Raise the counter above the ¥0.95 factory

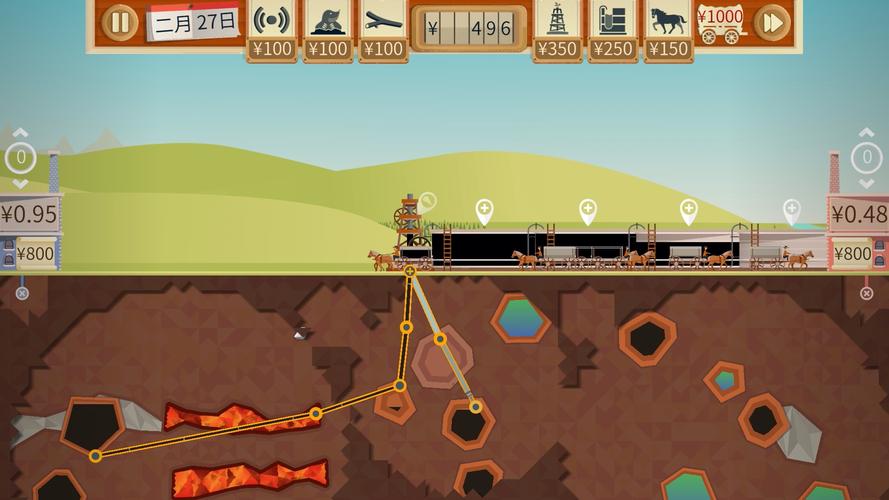click(x=20, y=133)
